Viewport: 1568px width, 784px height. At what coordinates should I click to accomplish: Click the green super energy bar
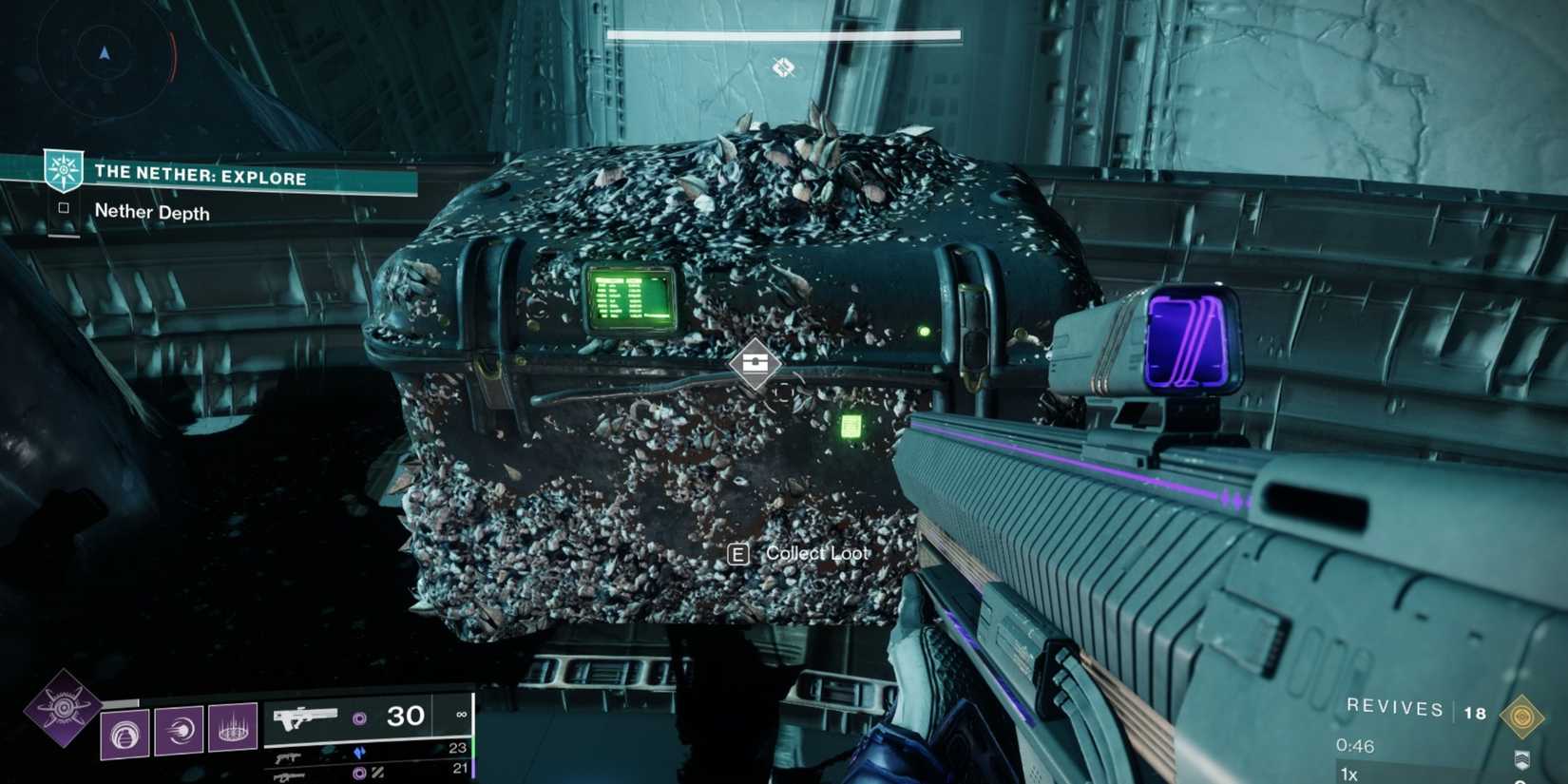[472, 749]
